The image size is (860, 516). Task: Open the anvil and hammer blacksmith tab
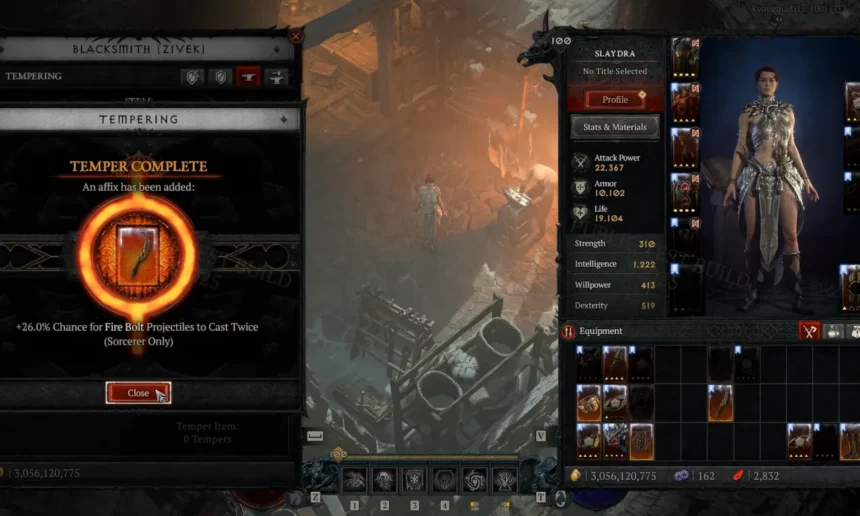pyautogui.click(x=276, y=76)
